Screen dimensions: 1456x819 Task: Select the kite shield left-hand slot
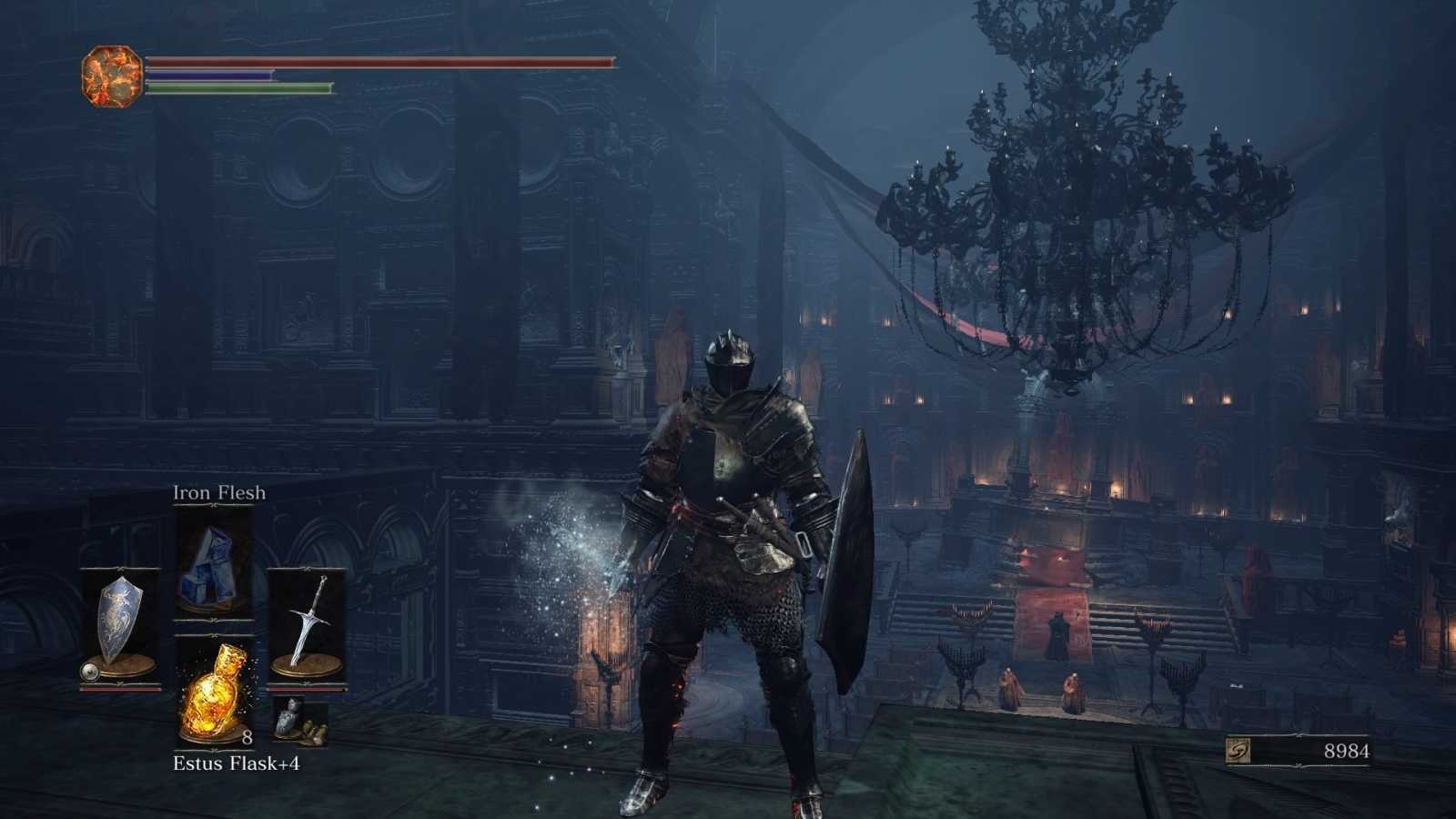point(120,626)
